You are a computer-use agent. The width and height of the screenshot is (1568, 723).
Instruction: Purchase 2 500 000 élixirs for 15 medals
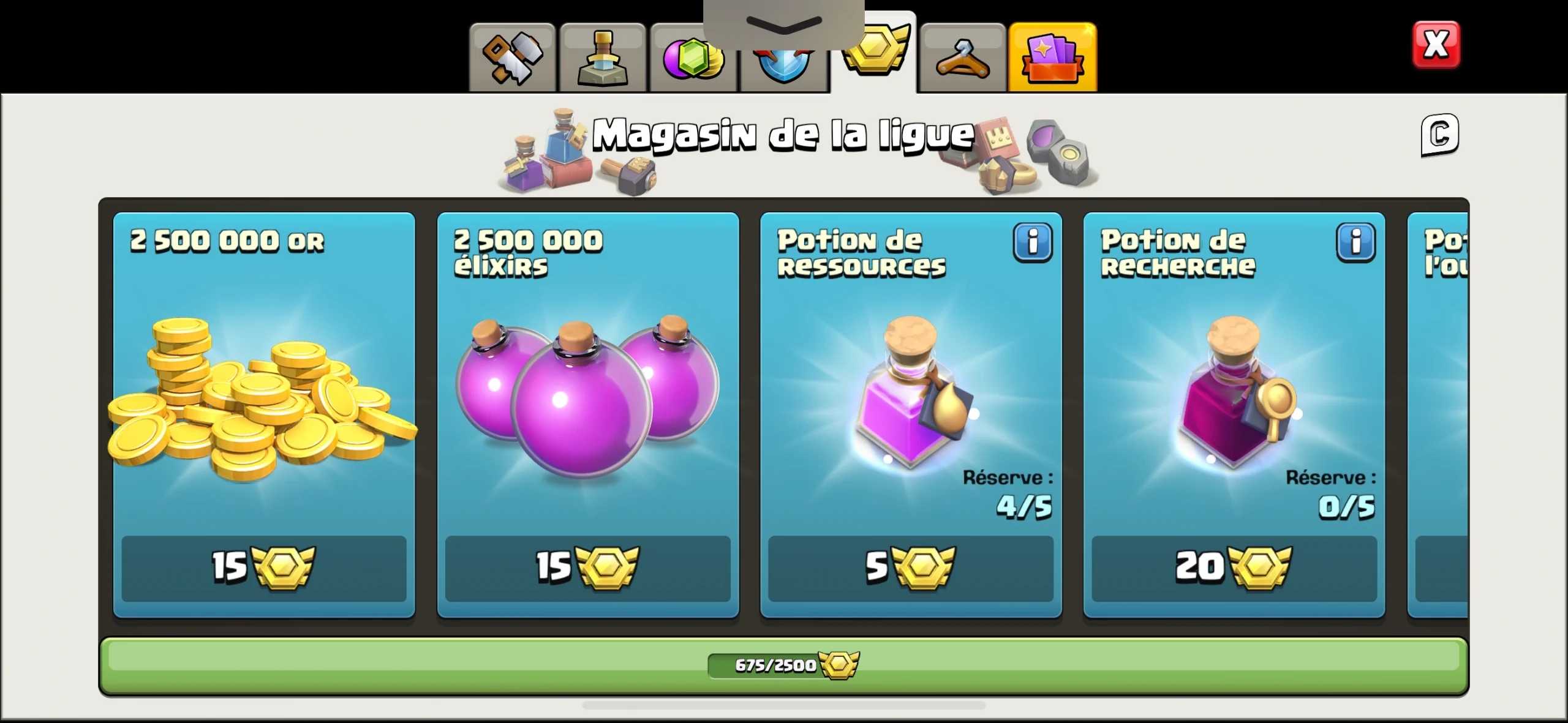click(x=587, y=569)
